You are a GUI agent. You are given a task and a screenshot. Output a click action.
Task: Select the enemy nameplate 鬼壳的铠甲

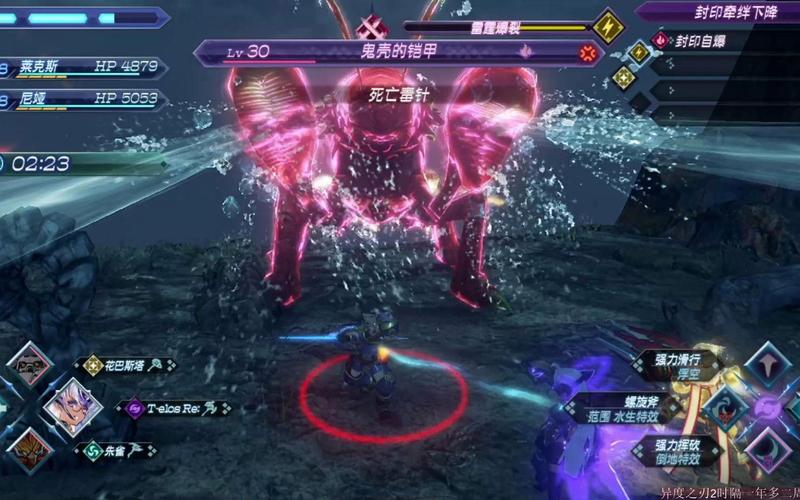pyautogui.click(x=390, y=50)
